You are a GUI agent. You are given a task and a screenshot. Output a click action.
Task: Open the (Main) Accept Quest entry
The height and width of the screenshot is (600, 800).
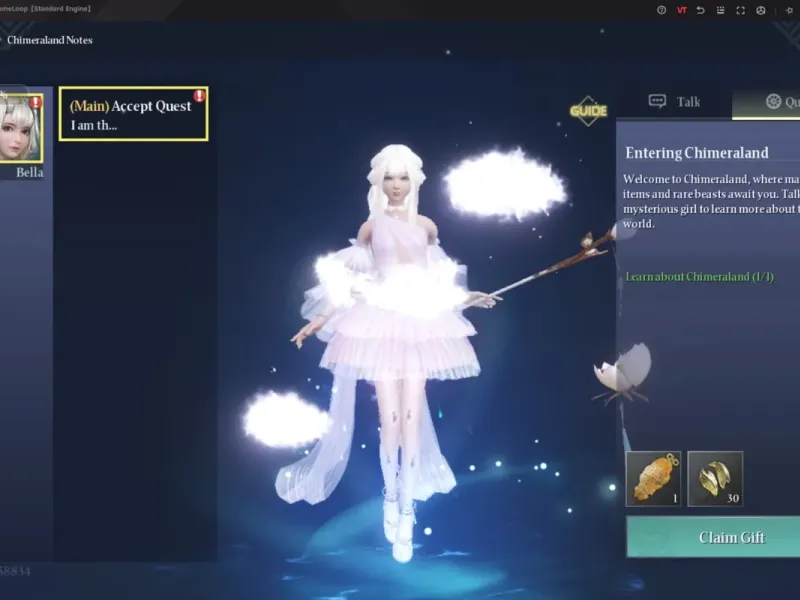point(133,114)
